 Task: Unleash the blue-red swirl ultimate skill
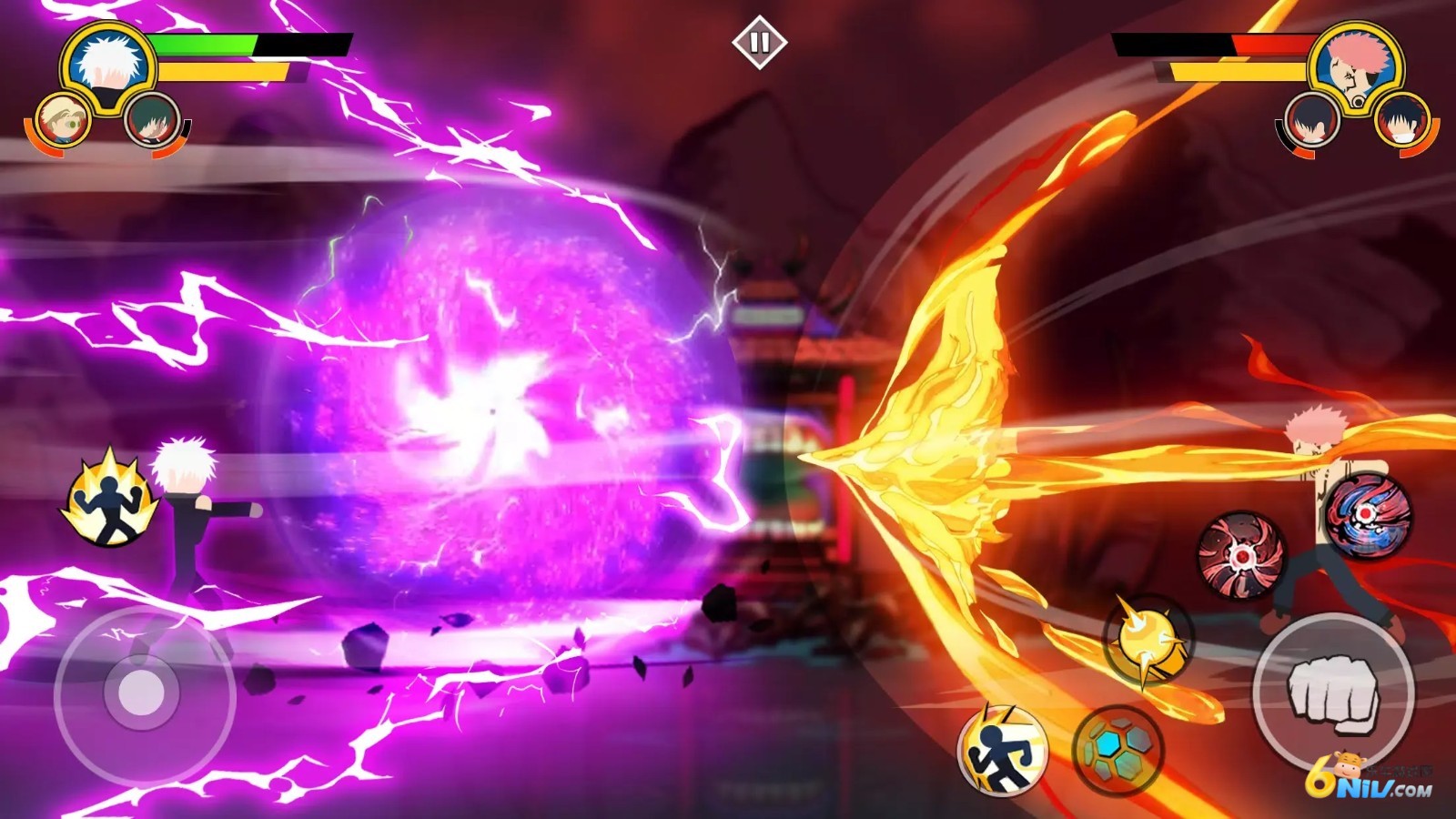point(1367,513)
